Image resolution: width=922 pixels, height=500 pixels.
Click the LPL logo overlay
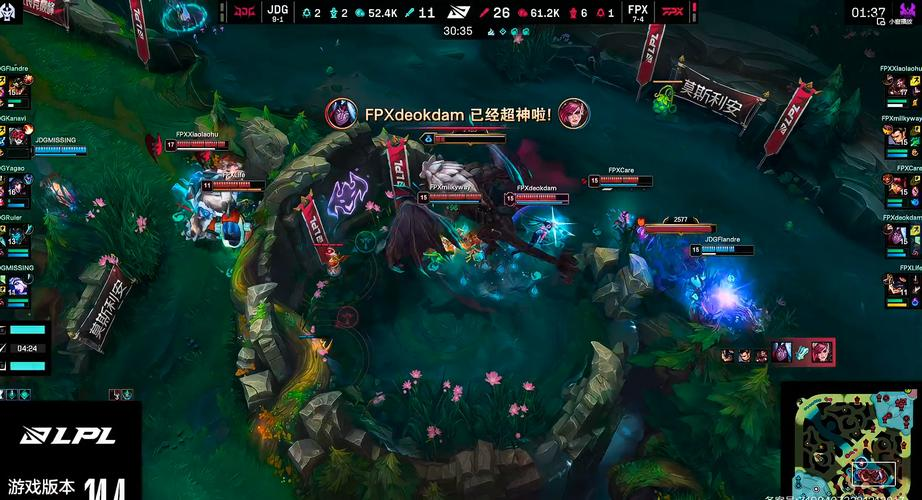pos(69,436)
